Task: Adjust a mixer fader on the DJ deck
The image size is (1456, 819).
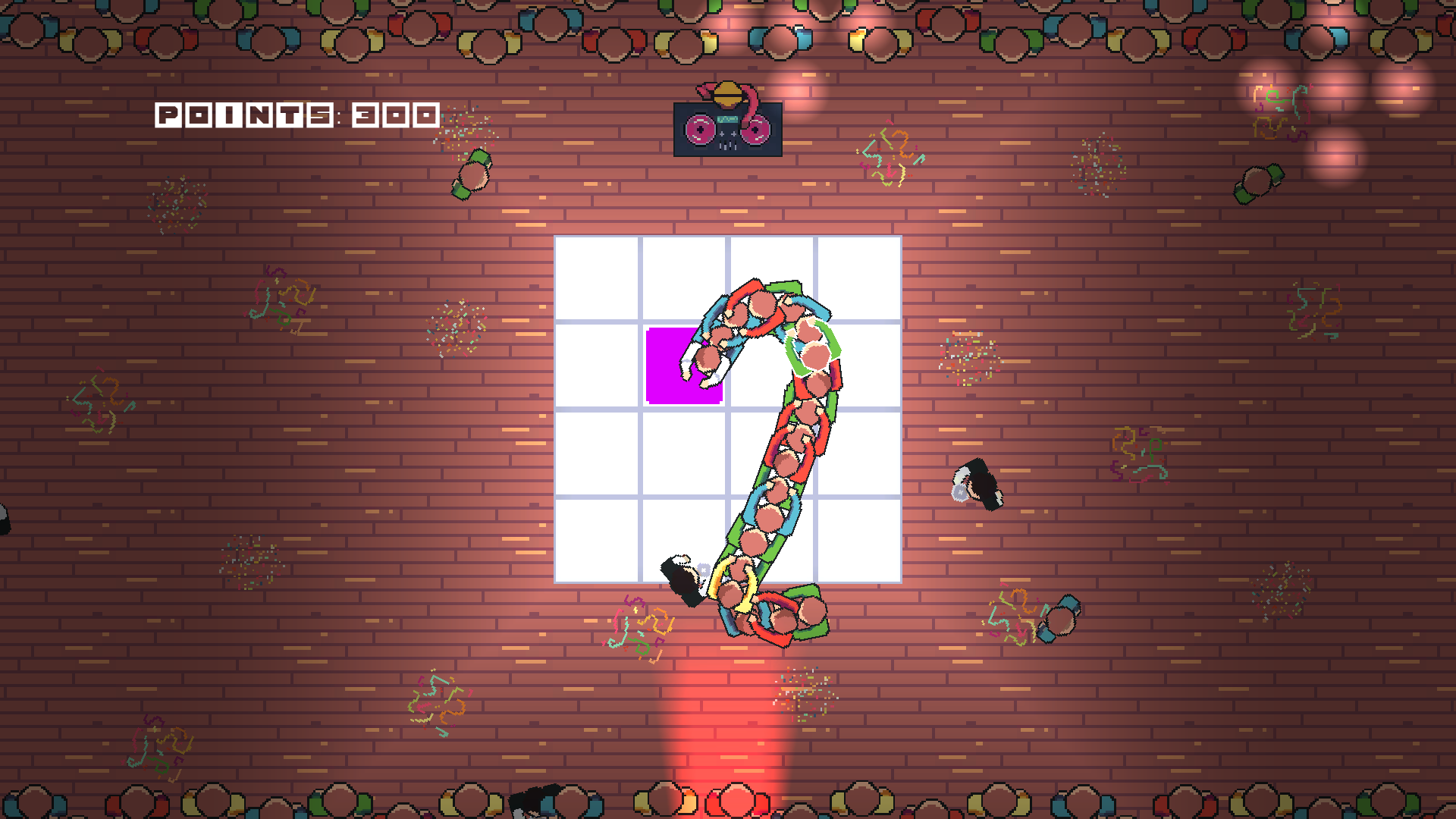Action: point(728,146)
